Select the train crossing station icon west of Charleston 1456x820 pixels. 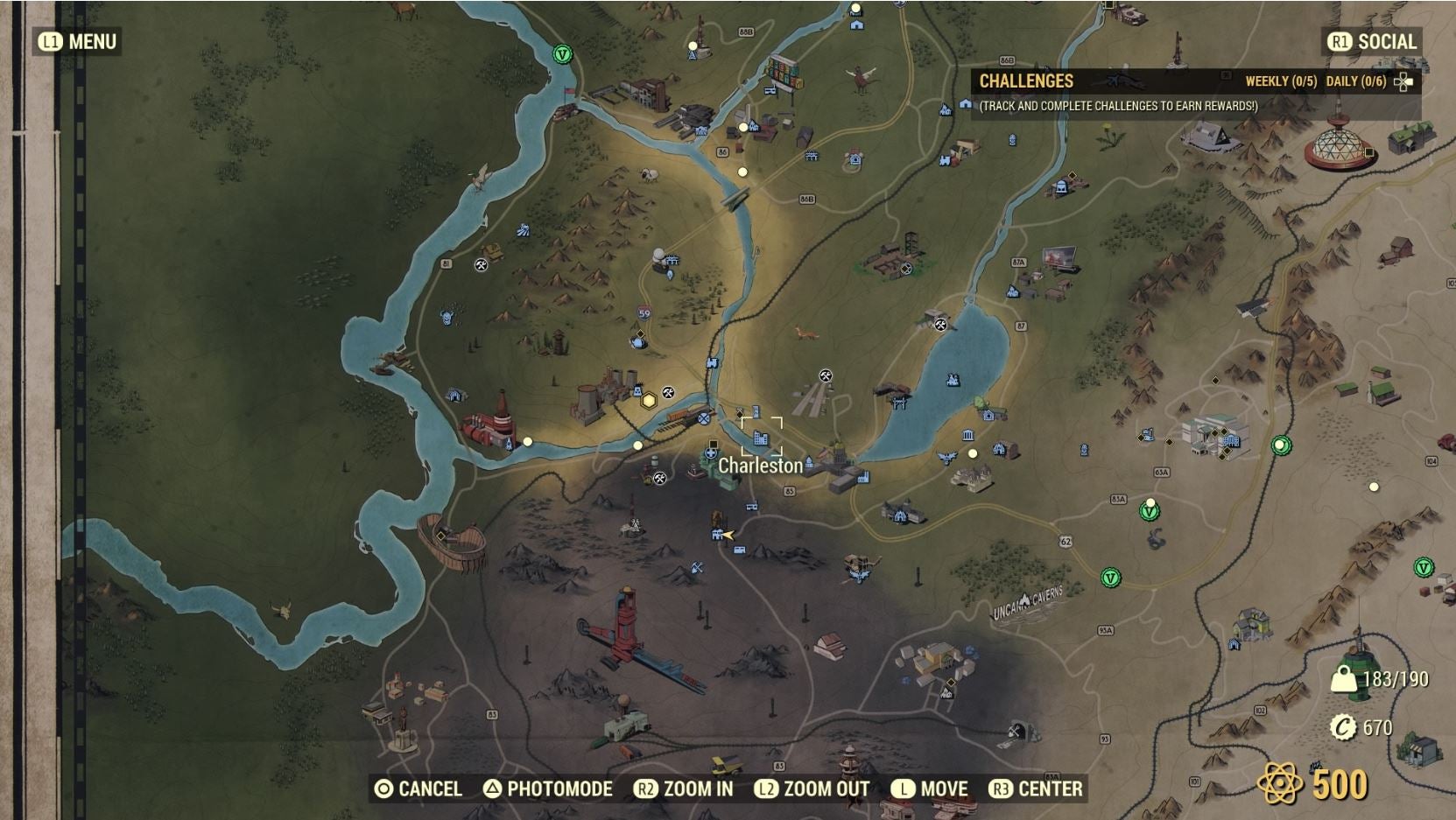[x=704, y=420]
